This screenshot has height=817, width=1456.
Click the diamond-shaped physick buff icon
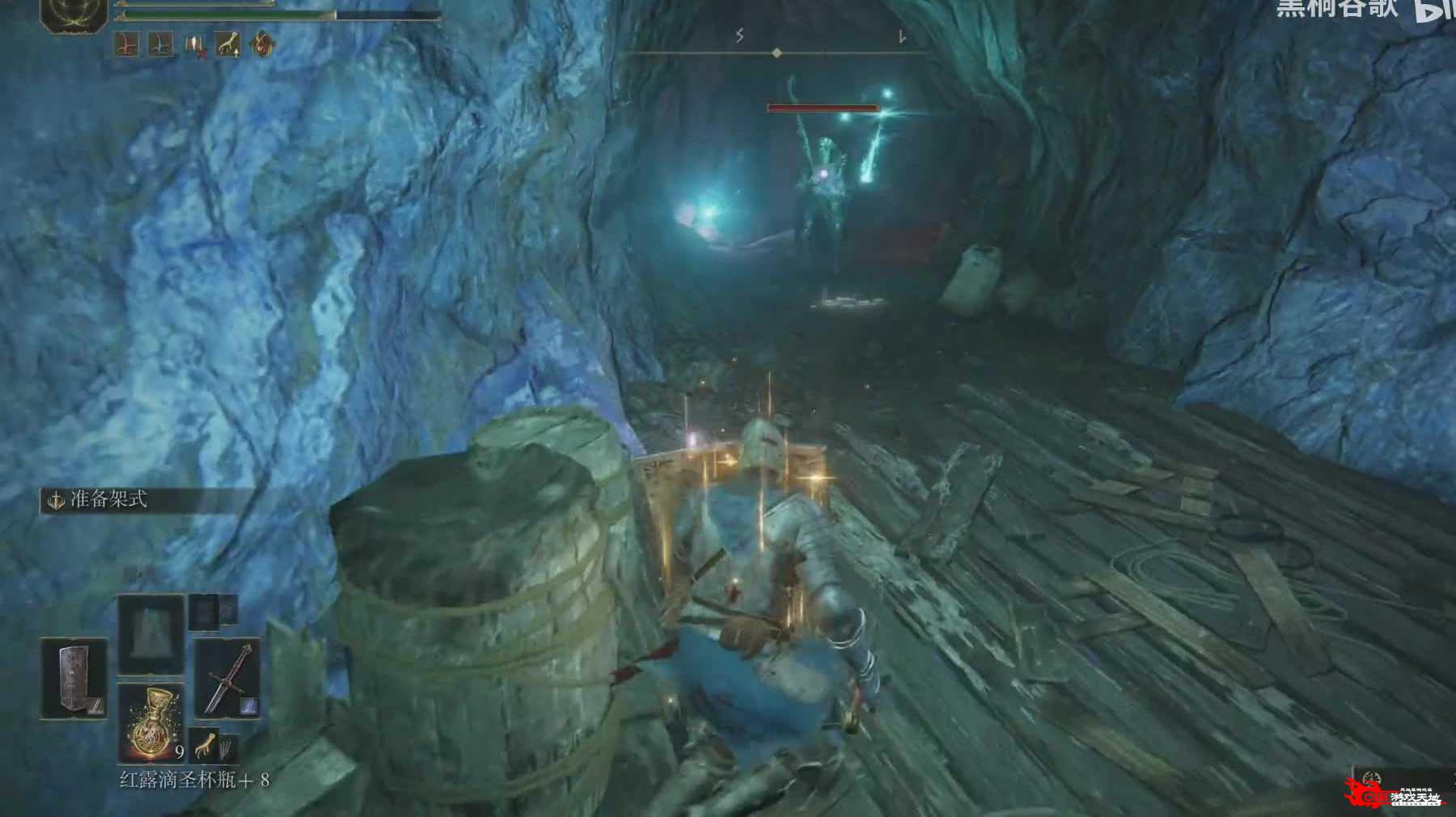[x=261, y=45]
